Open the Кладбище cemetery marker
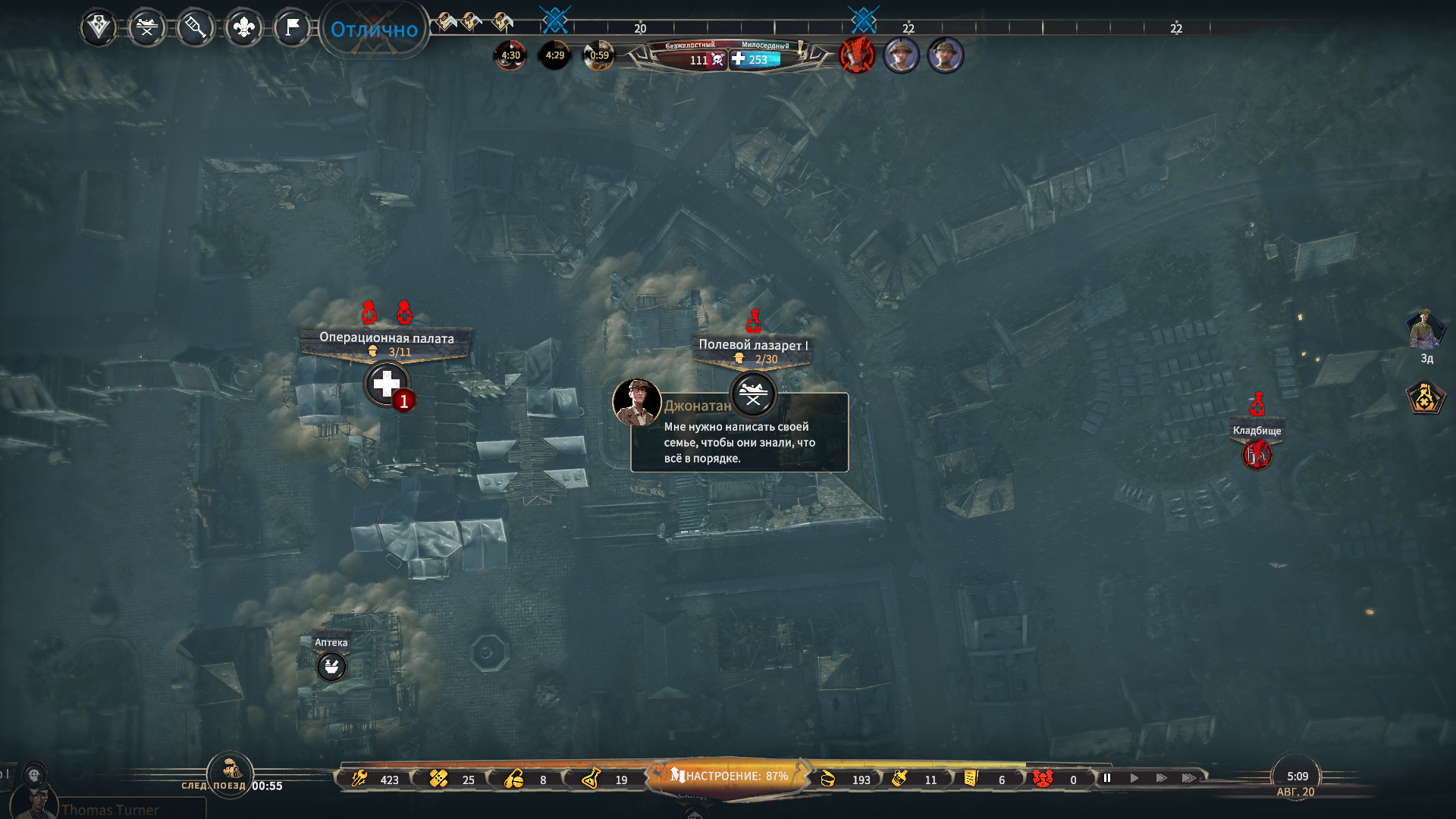Screen dimensions: 1456x819 click(x=1257, y=455)
